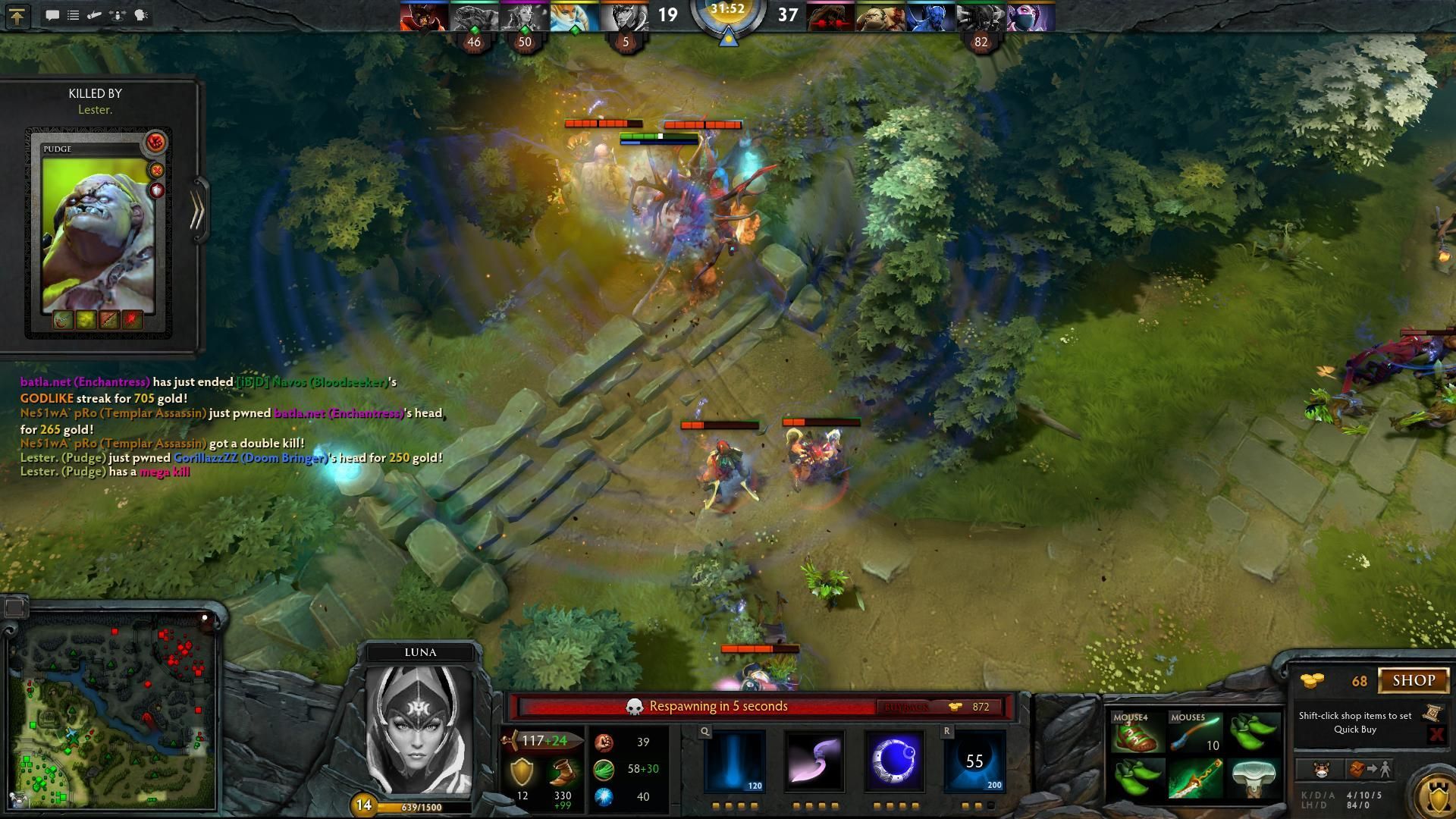Viewport: 1456px width, 819px height.
Task: Select the Moon Glaive ability icon
Action: (x=814, y=761)
